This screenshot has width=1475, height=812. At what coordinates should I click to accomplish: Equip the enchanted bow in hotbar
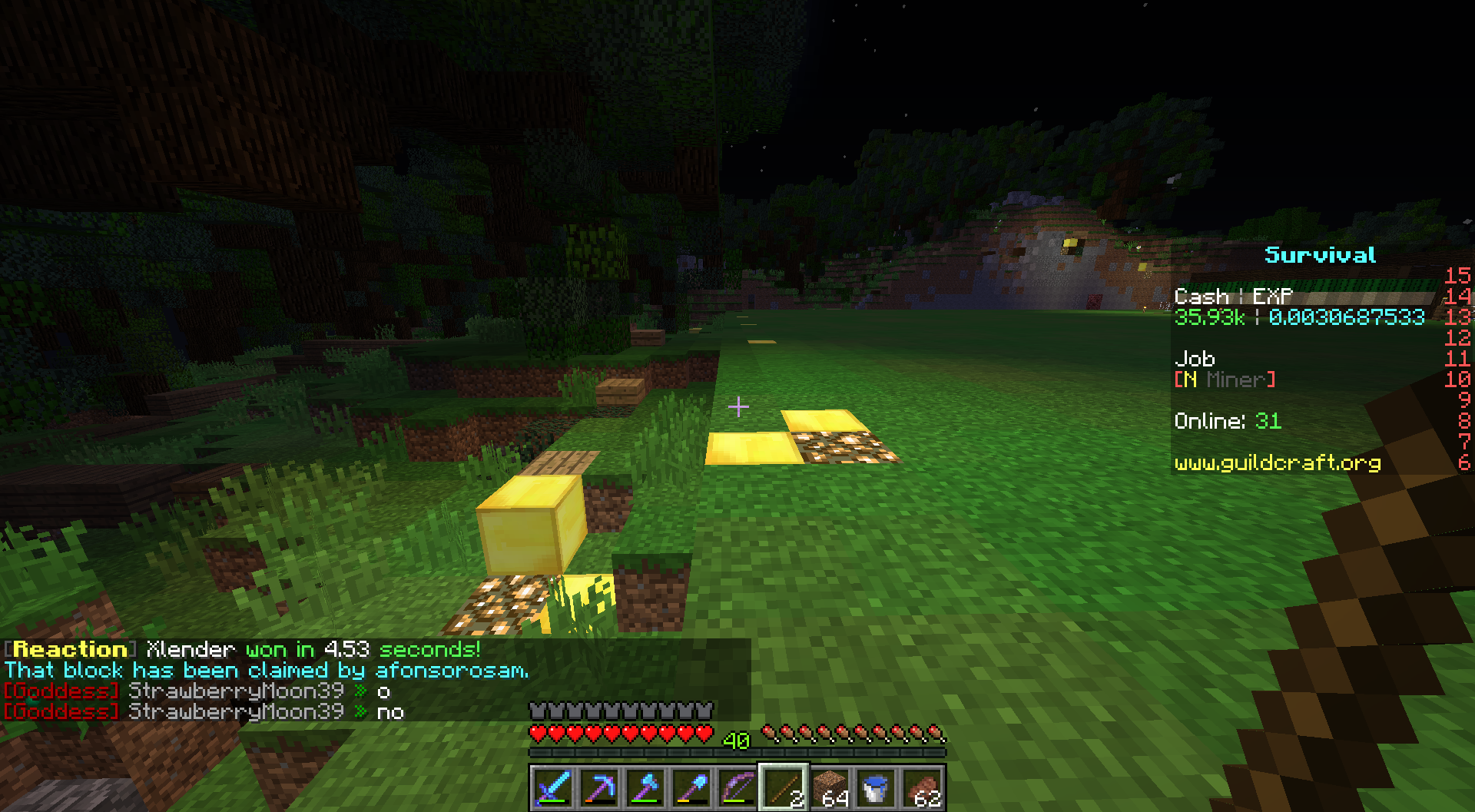pyautogui.click(x=737, y=788)
